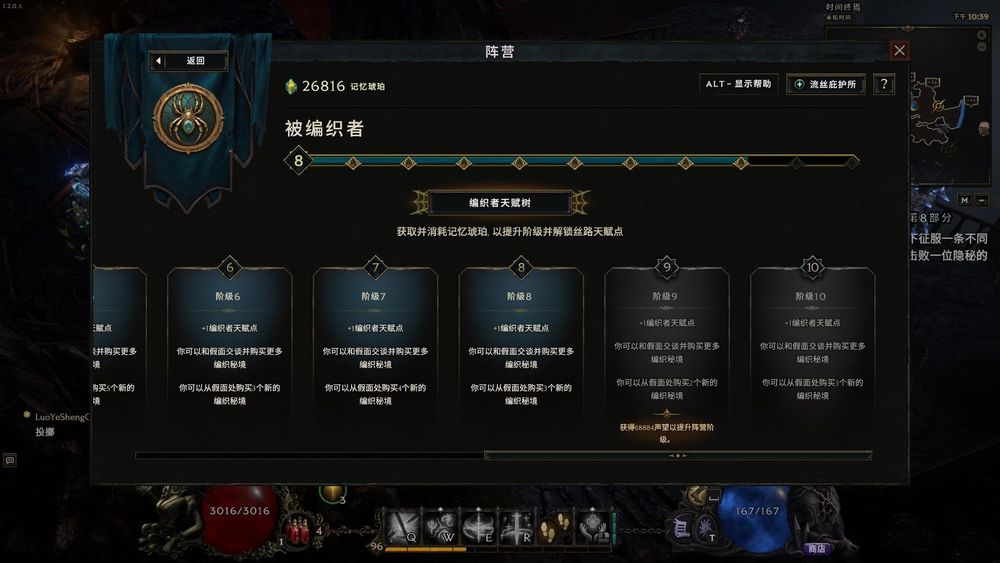Toggle the ALT-显示帮助 help display
This screenshot has height=563, width=1000.
[738, 85]
